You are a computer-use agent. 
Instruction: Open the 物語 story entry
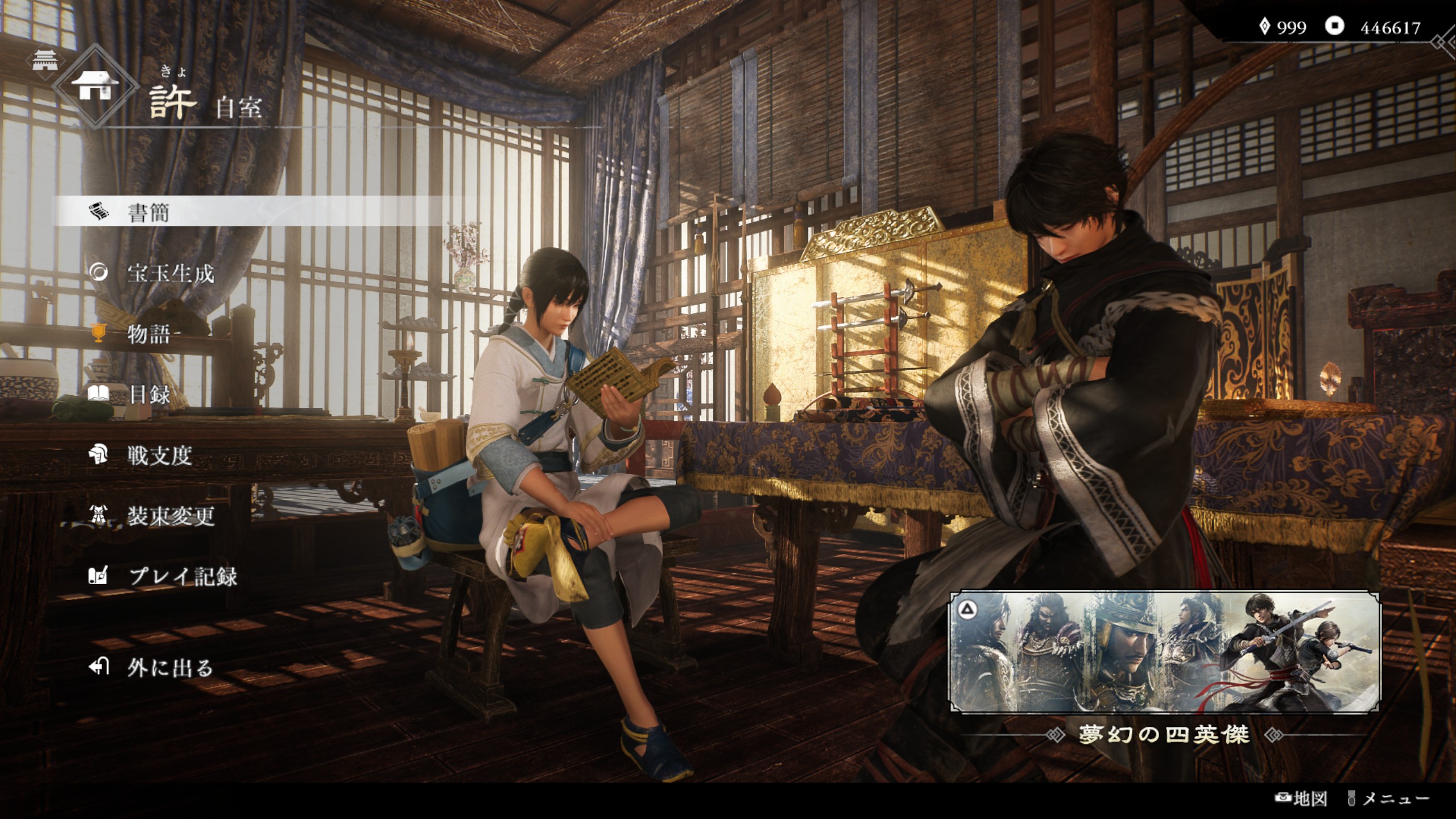tap(149, 334)
